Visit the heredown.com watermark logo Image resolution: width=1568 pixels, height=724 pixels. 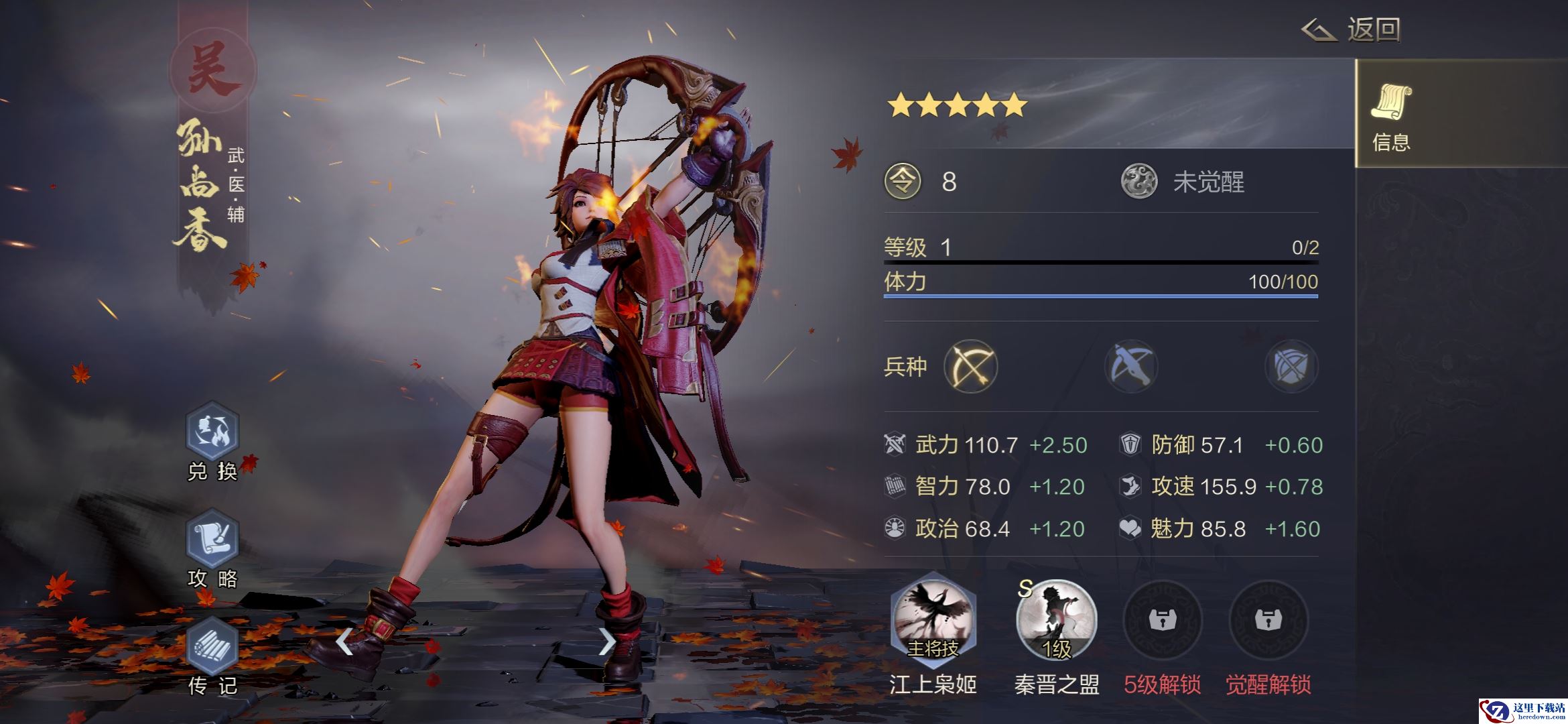click(1521, 711)
